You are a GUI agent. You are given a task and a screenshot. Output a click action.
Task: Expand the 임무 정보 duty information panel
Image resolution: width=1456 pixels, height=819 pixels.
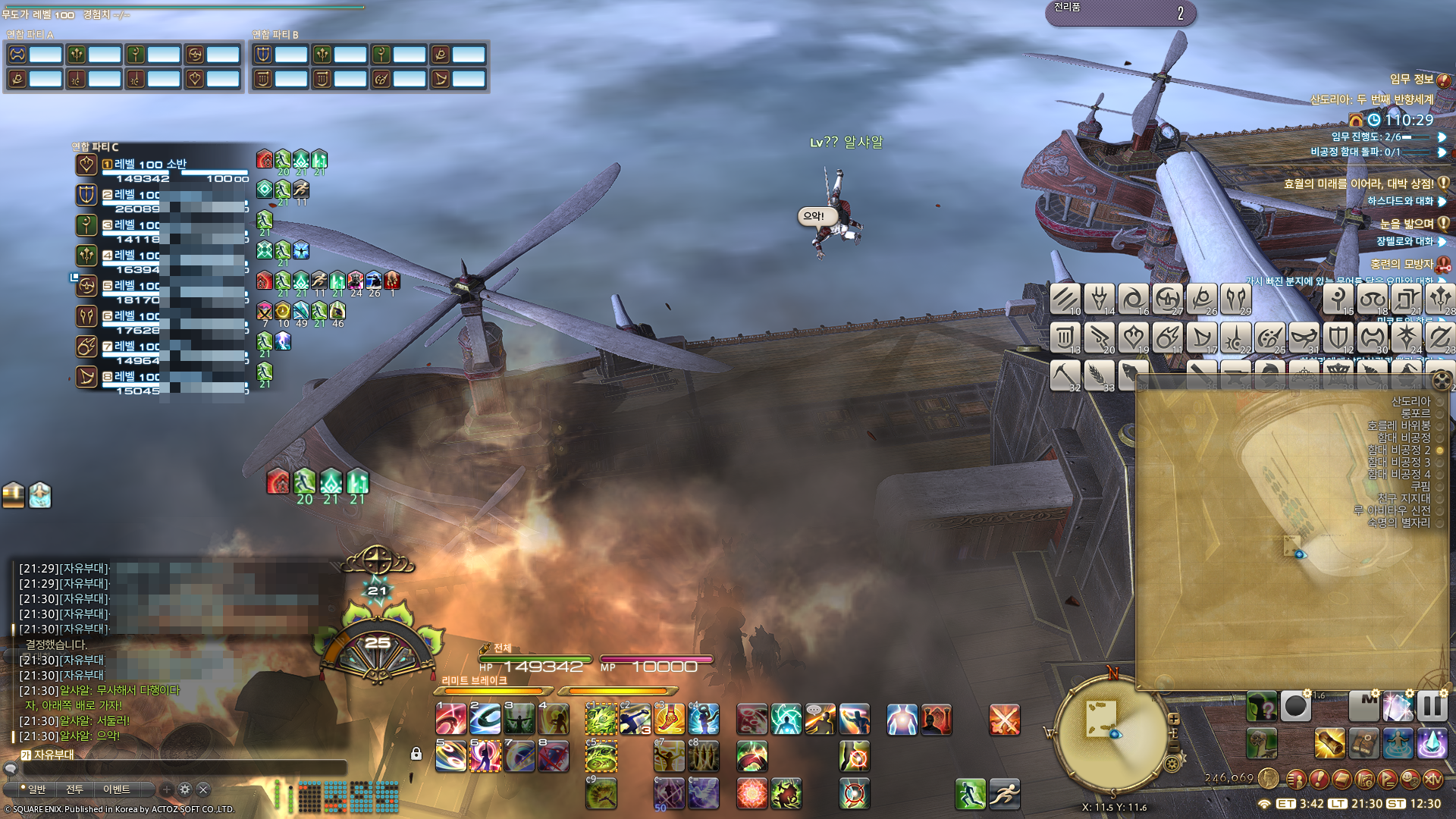pyautogui.click(x=1443, y=80)
